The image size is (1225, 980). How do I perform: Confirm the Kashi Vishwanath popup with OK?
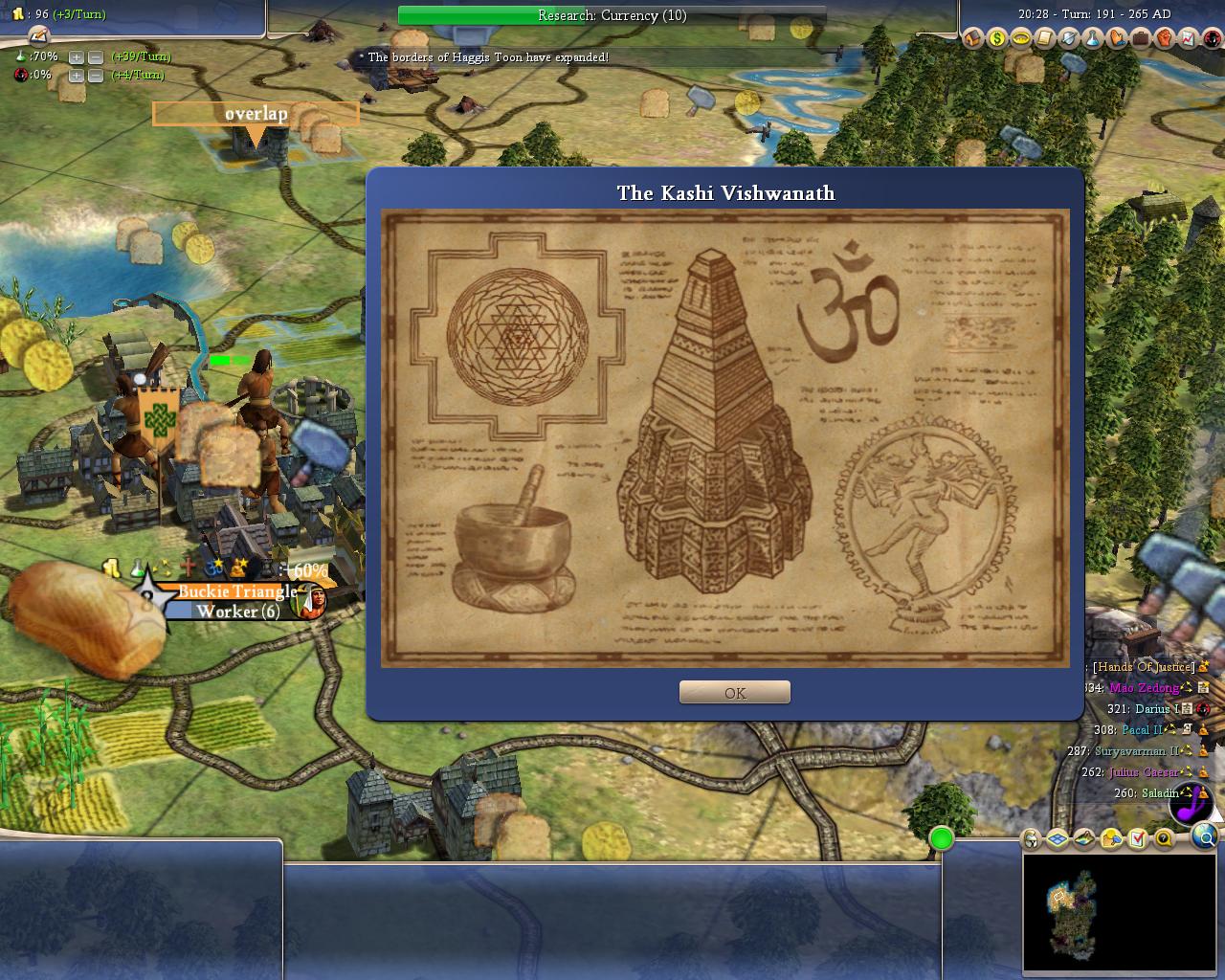click(734, 693)
